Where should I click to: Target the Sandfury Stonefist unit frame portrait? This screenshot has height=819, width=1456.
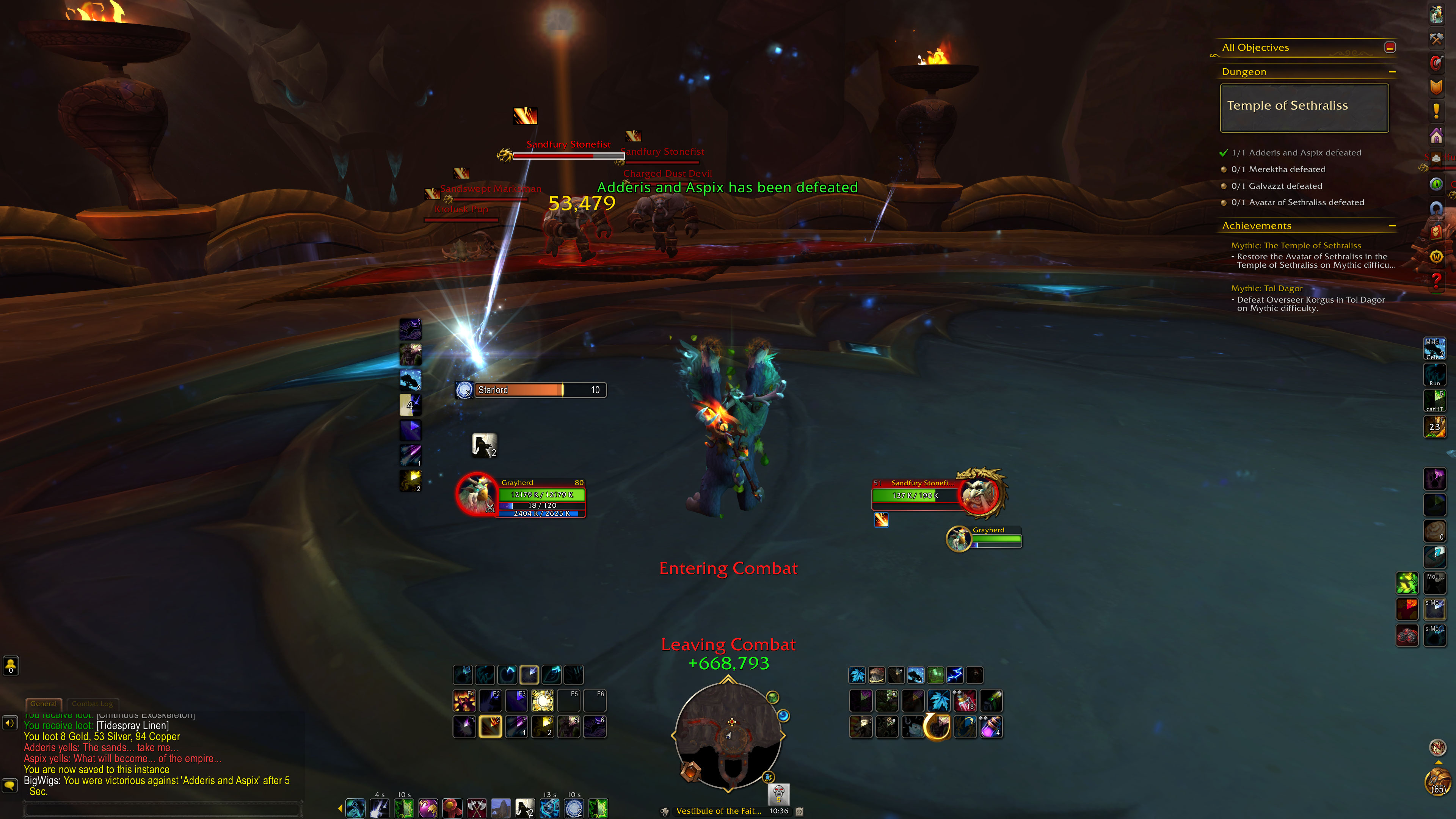(980, 493)
